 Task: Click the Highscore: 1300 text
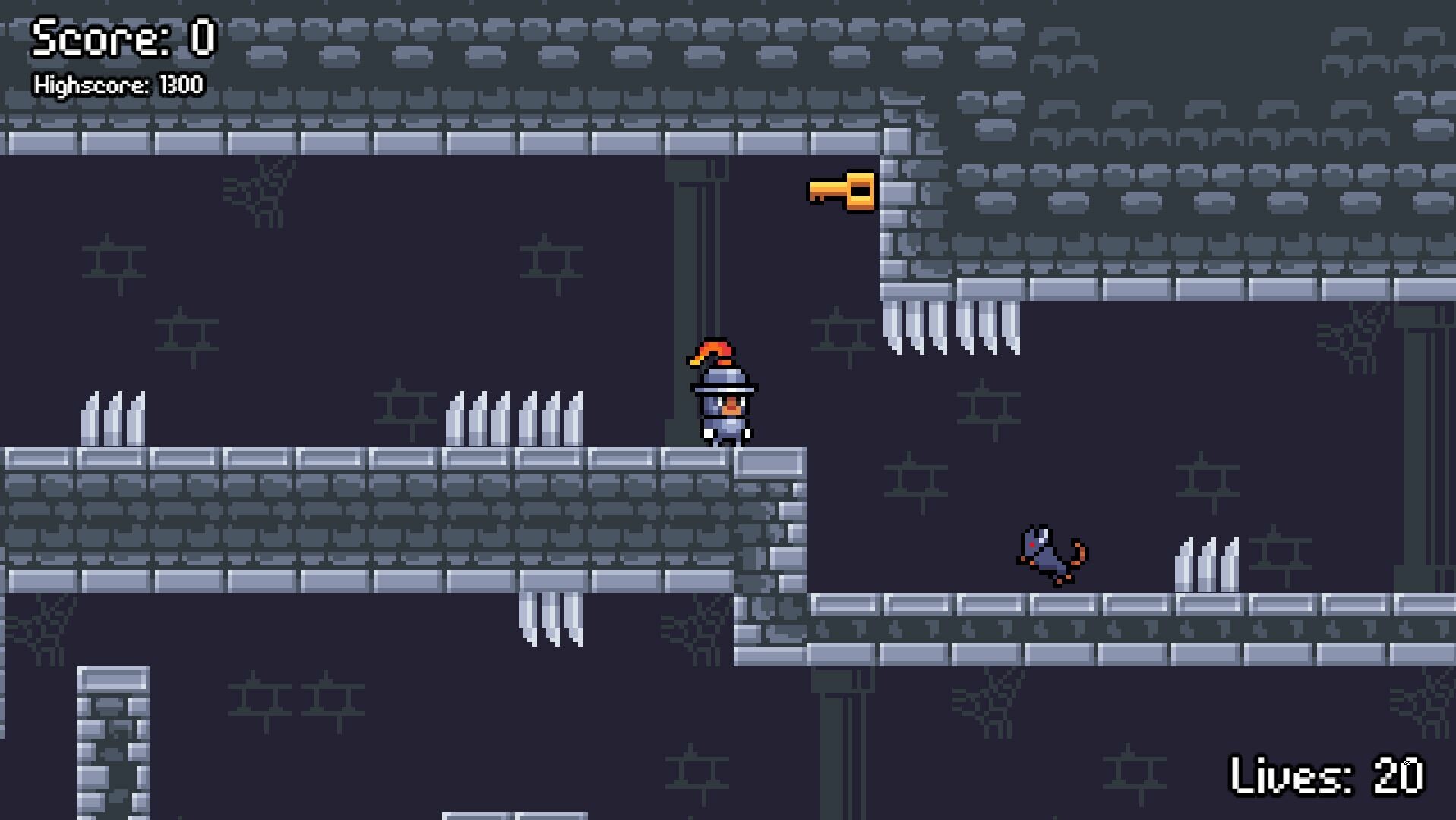119,85
